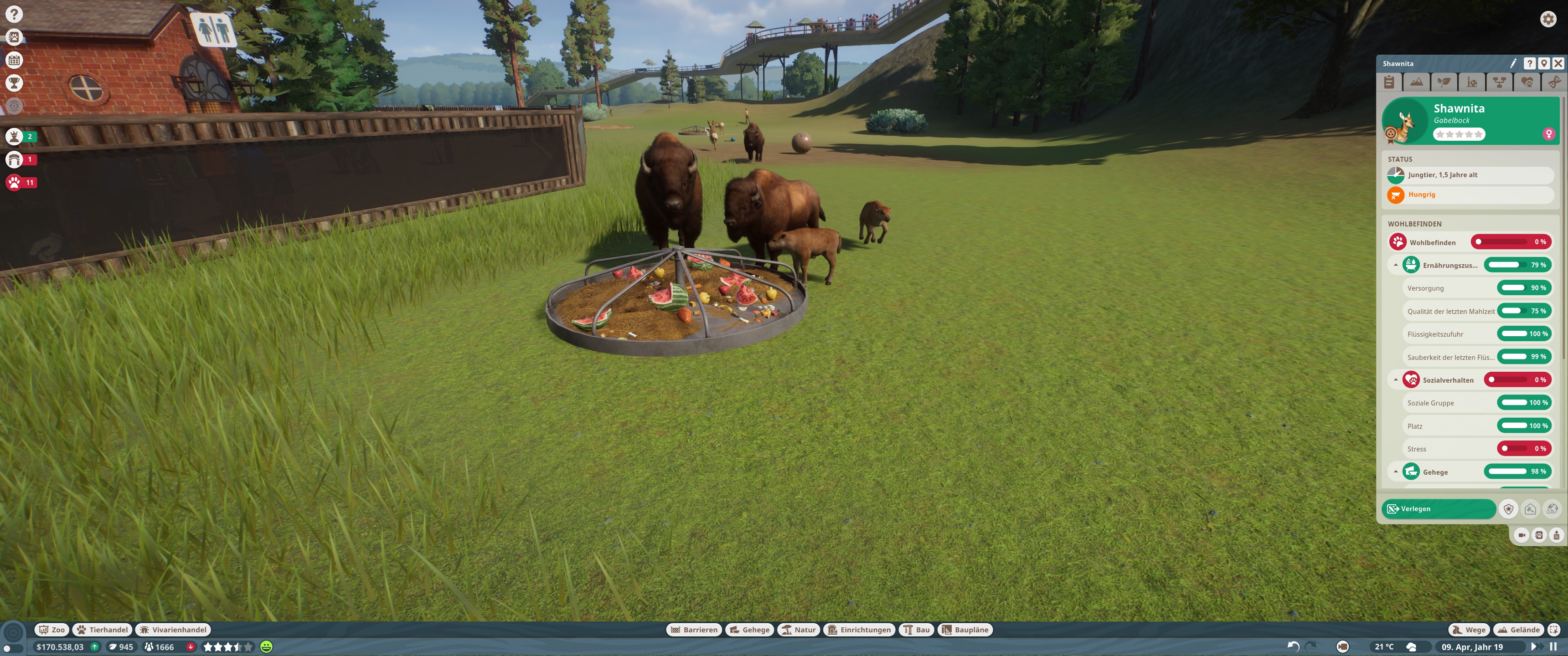Open the Tierhandel animal market
Image resolution: width=1568 pixels, height=656 pixels.
pyautogui.click(x=102, y=630)
